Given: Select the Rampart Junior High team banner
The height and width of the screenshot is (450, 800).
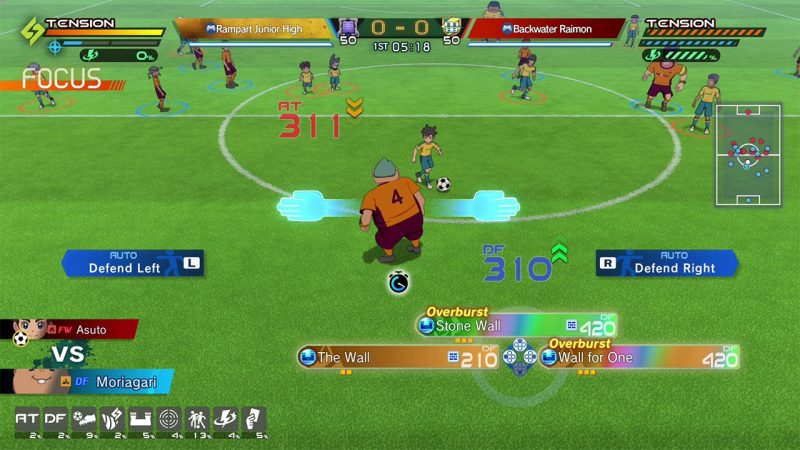Looking at the screenshot, I should [x=266, y=29].
